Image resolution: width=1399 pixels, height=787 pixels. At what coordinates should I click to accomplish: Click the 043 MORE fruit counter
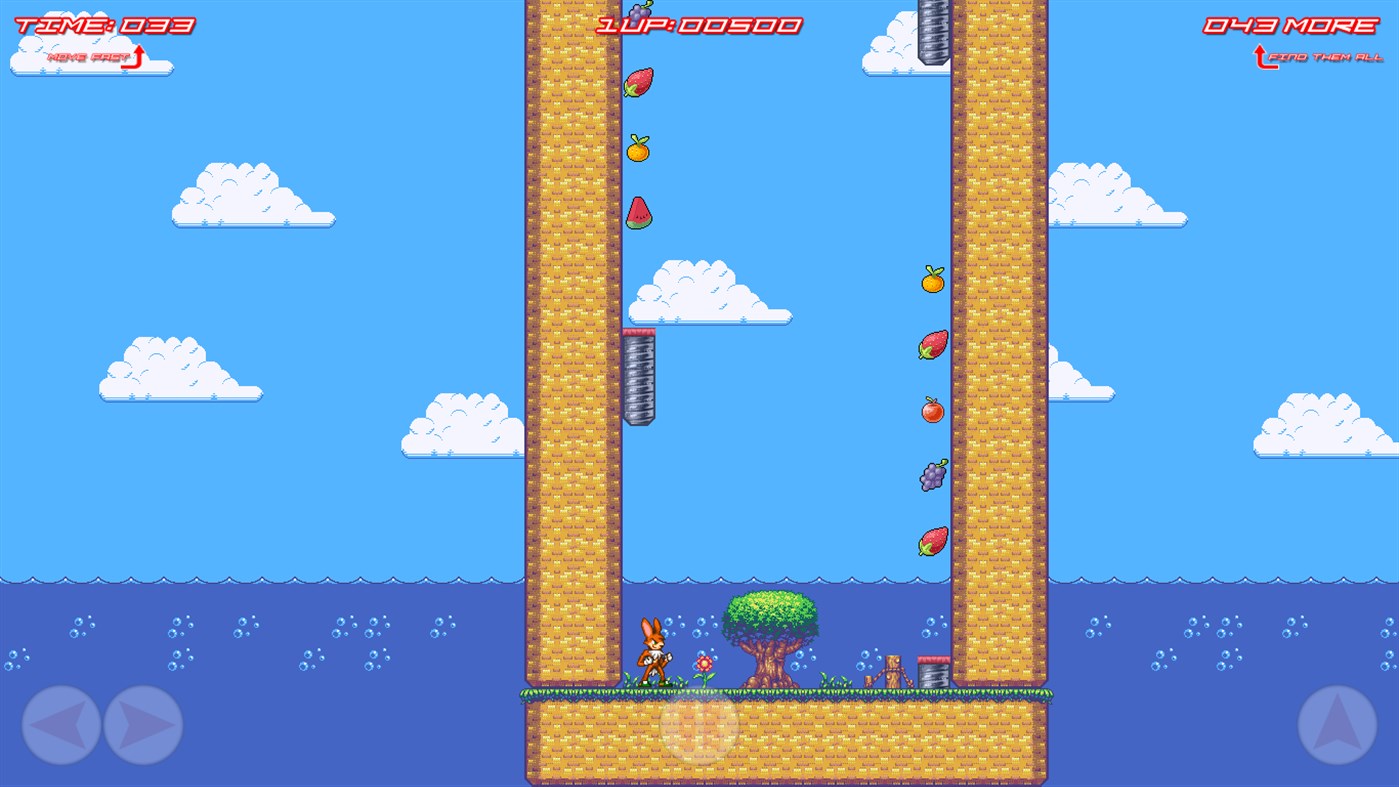(x=1290, y=24)
